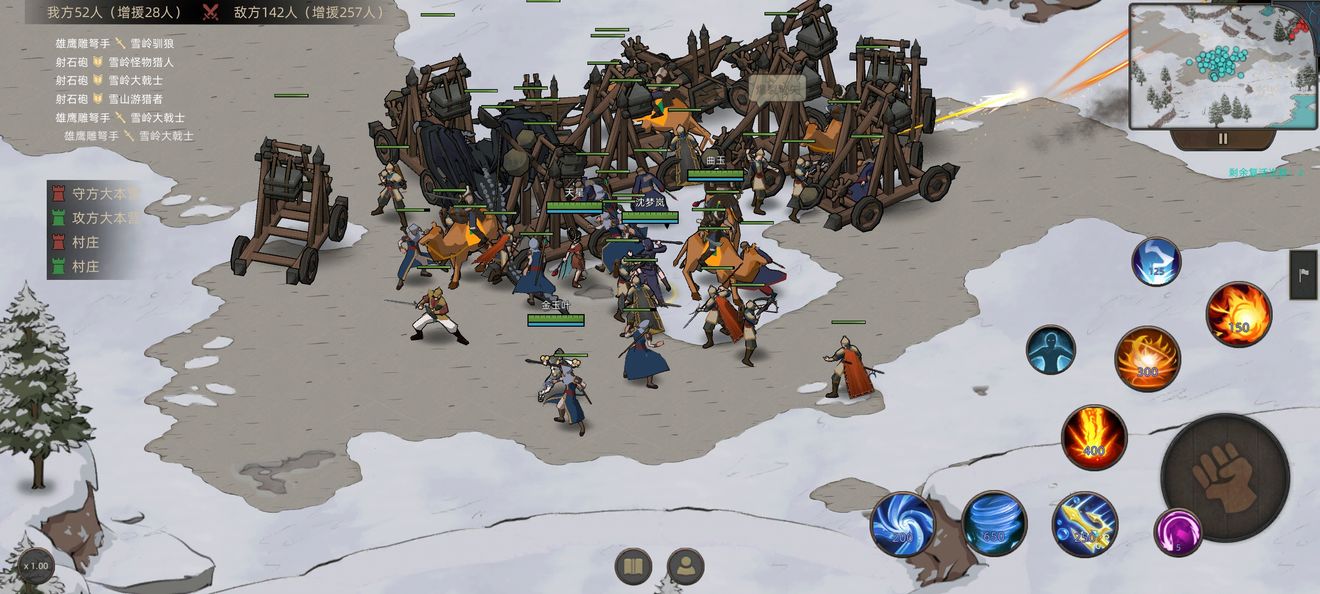1320x594 pixels.
Task: Open the book icon at the bottom
Action: point(633,567)
